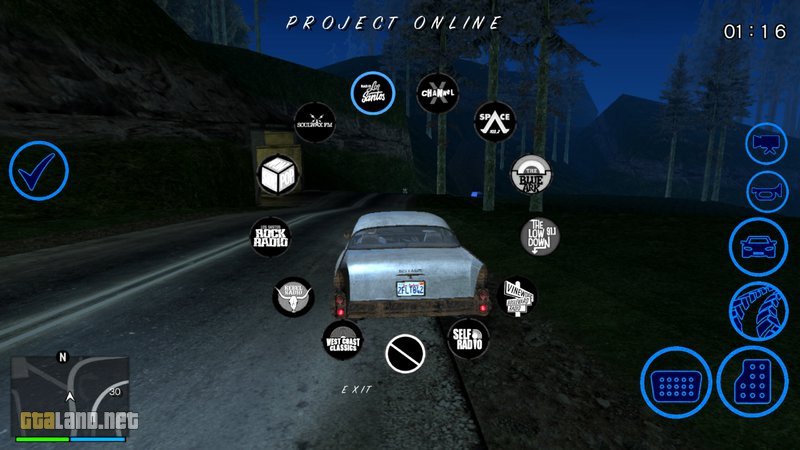
Task: Pick The Lowdown 91.1 station
Action: pos(539,237)
